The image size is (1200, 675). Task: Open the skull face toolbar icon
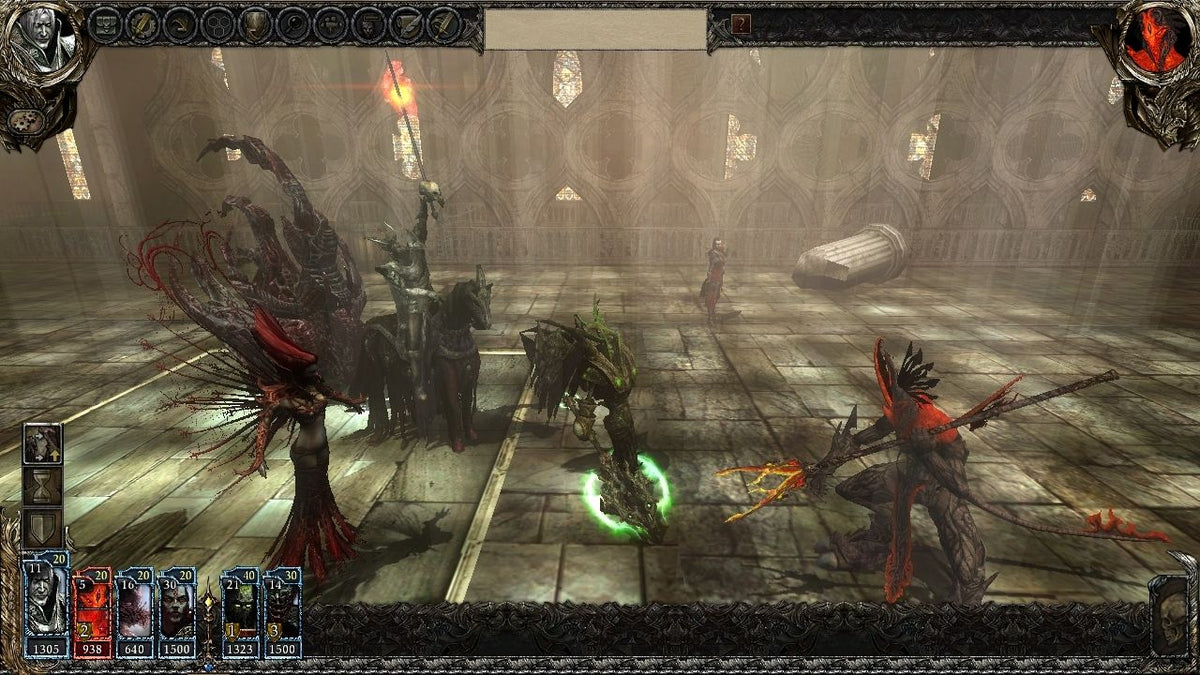point(369,25)
